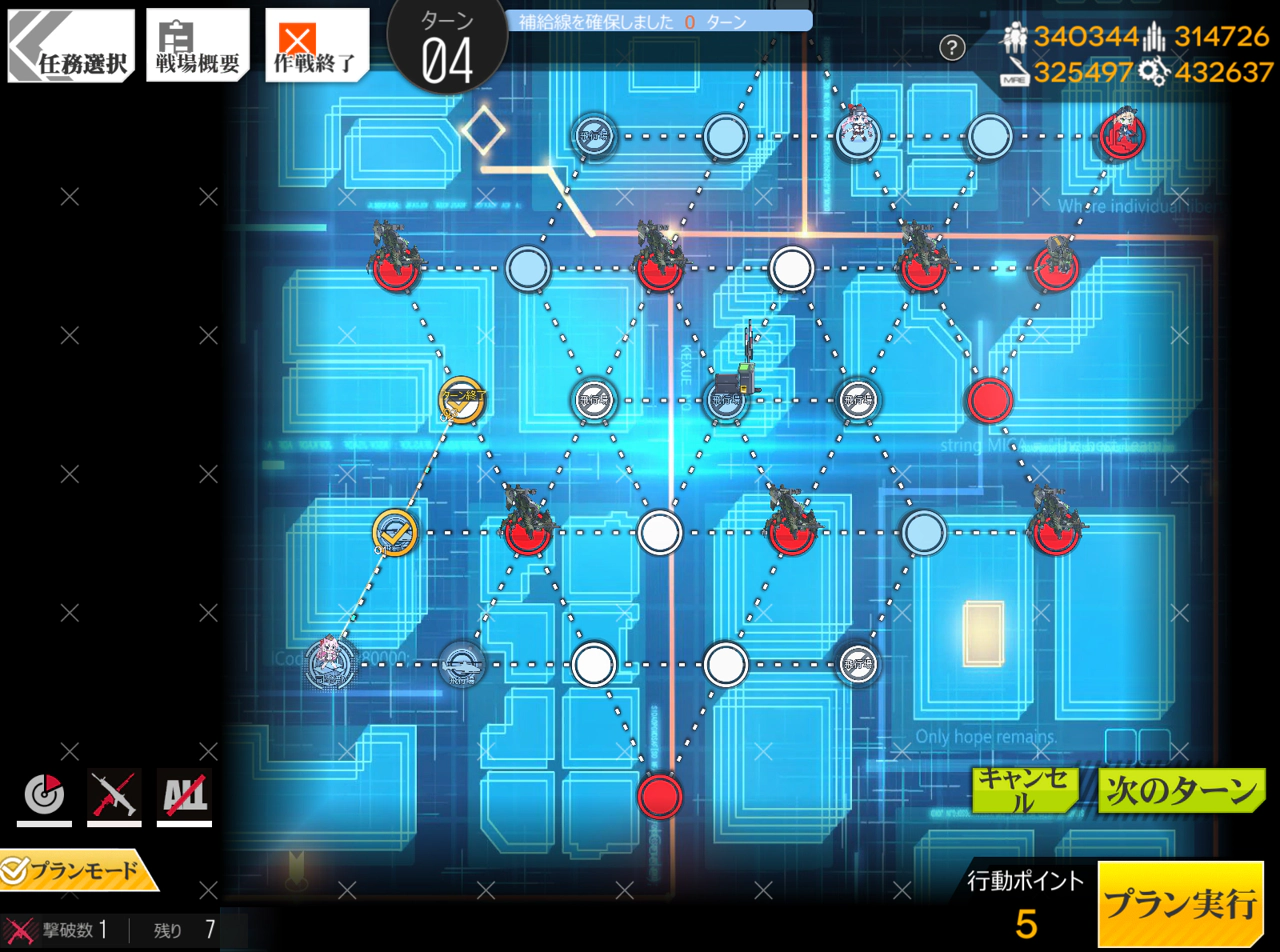Open the question mark help
The height and width of the screenshot is (952, 1280).
click(x=952, y=47)
